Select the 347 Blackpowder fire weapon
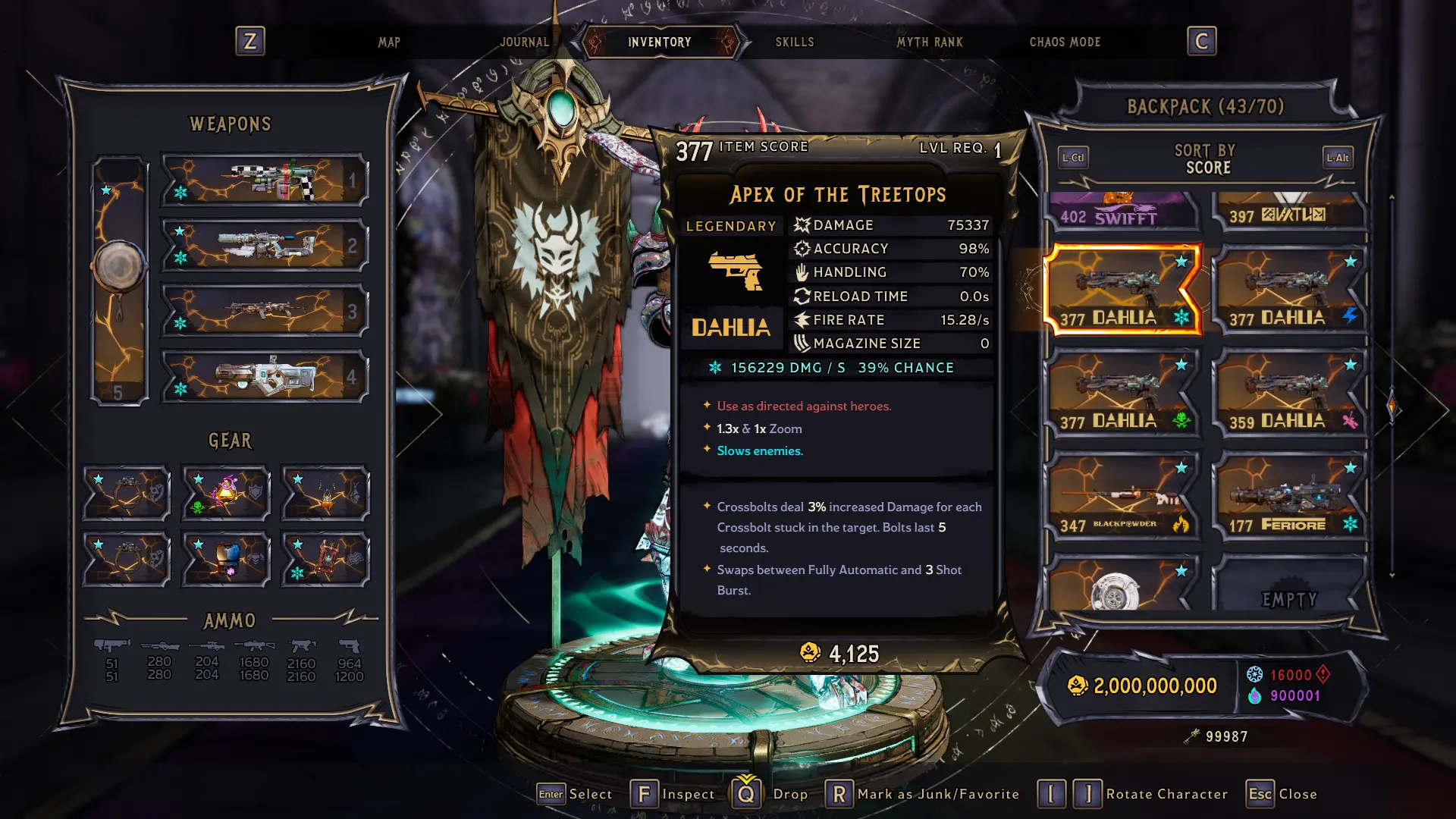Image resolution: width=1456 pixels, height=819 pixels. pyautogui.click(x=1123, y=497)
